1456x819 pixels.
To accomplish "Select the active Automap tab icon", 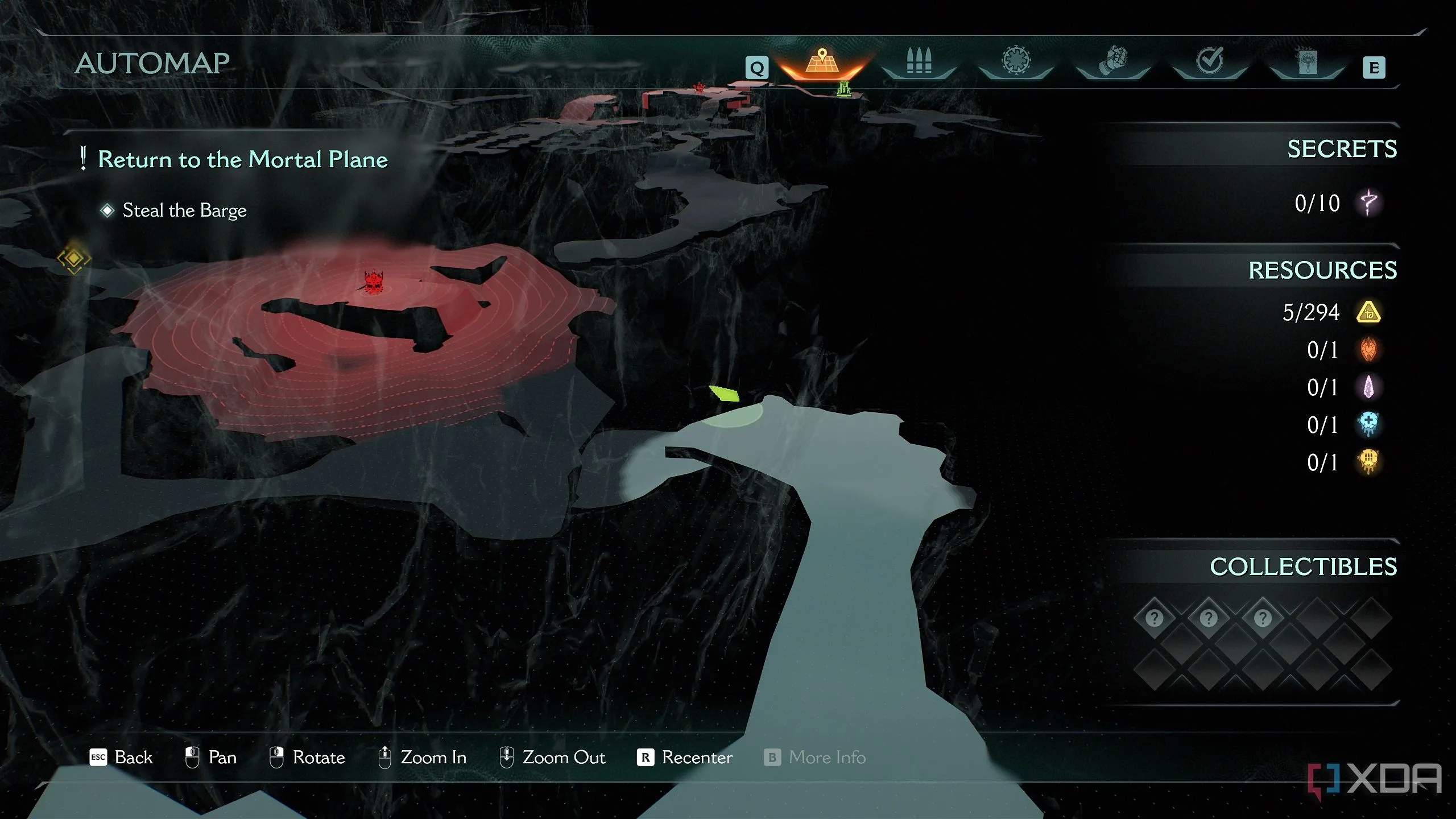I will [822, 61].
